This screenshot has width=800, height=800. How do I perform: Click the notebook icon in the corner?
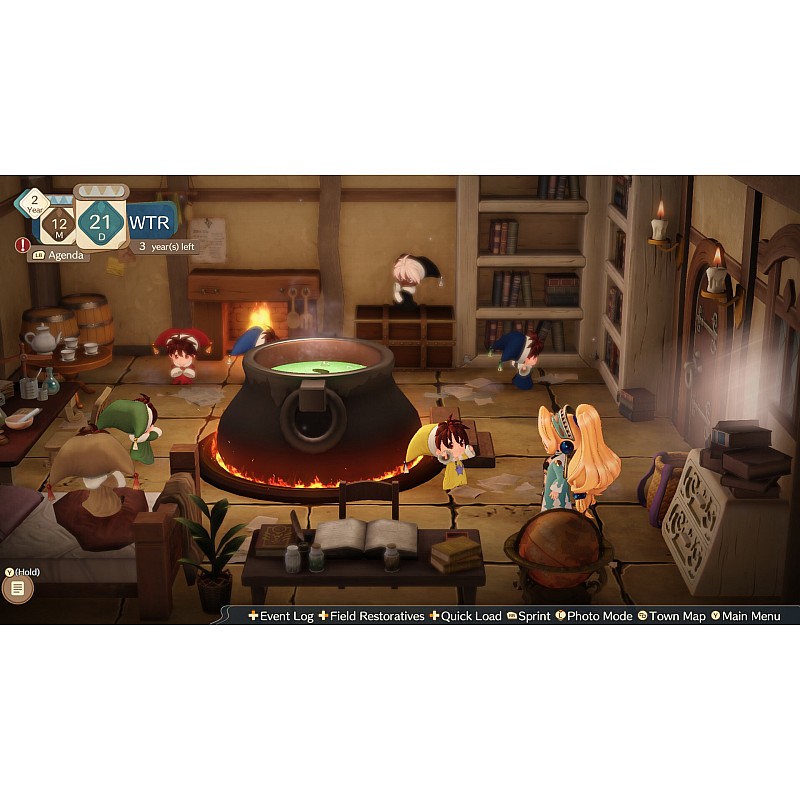point(17,589)
